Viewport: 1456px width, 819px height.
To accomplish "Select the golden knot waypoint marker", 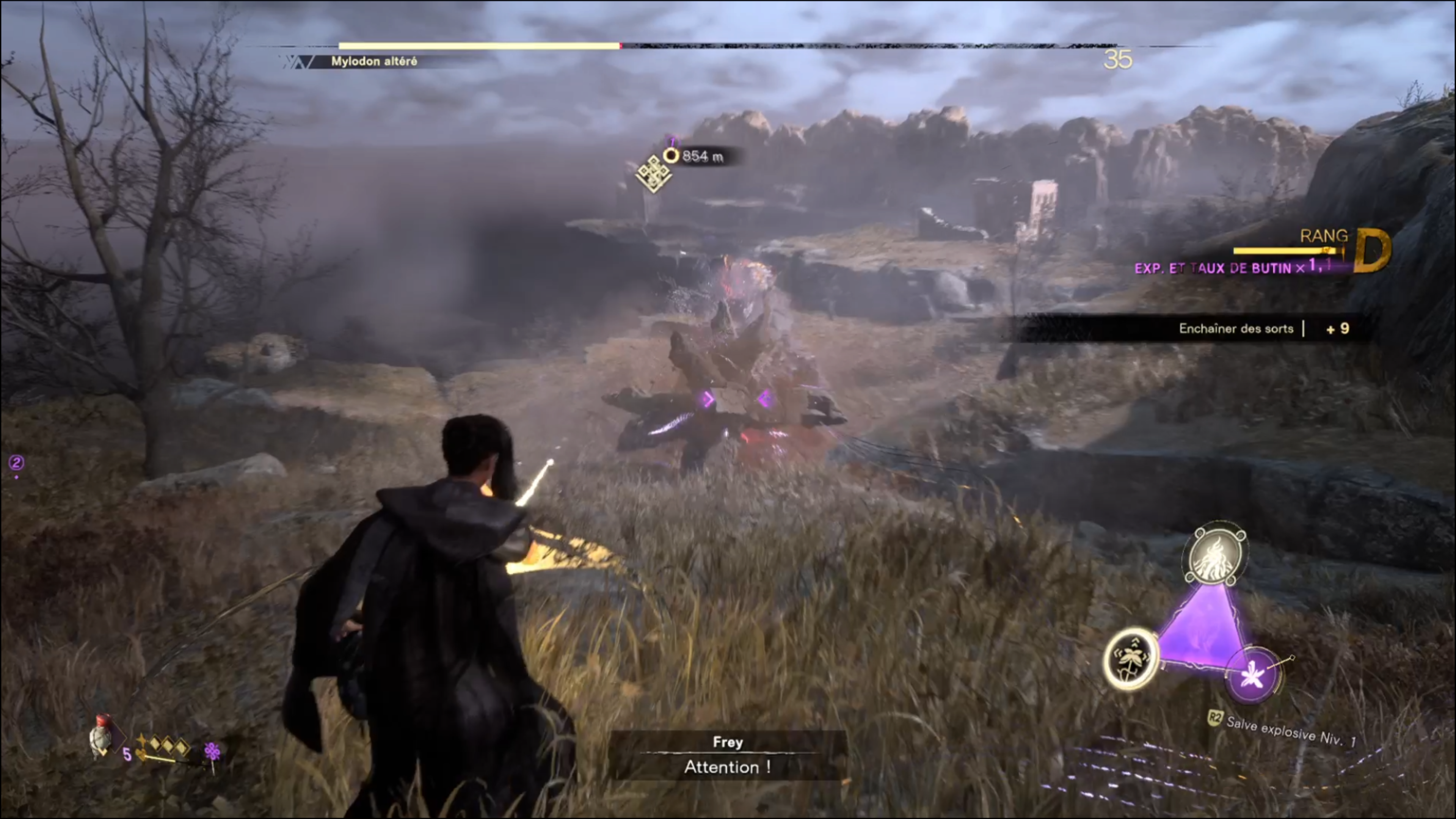I will coord(653,174).
